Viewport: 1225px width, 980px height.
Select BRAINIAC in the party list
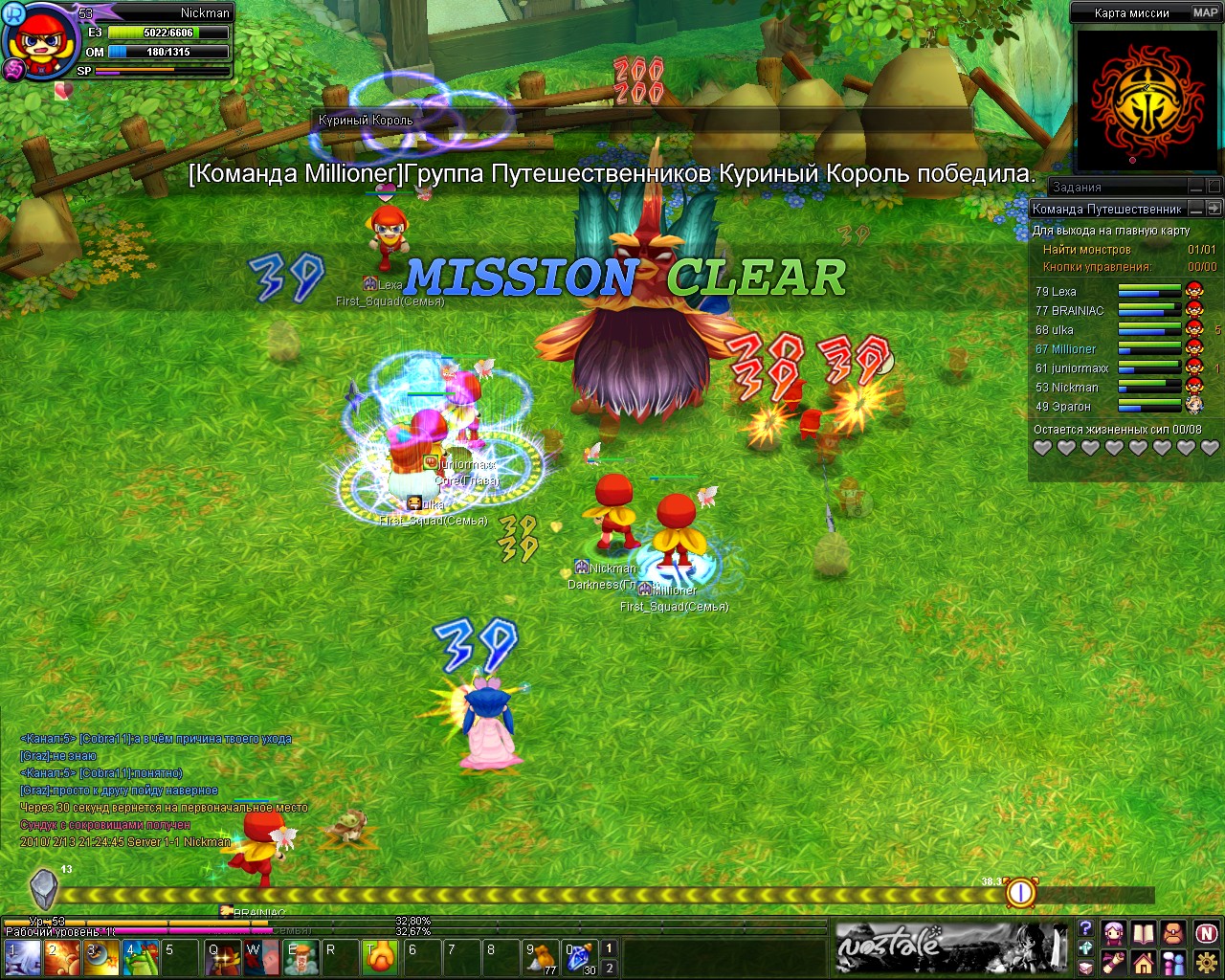pos(1069,311)
